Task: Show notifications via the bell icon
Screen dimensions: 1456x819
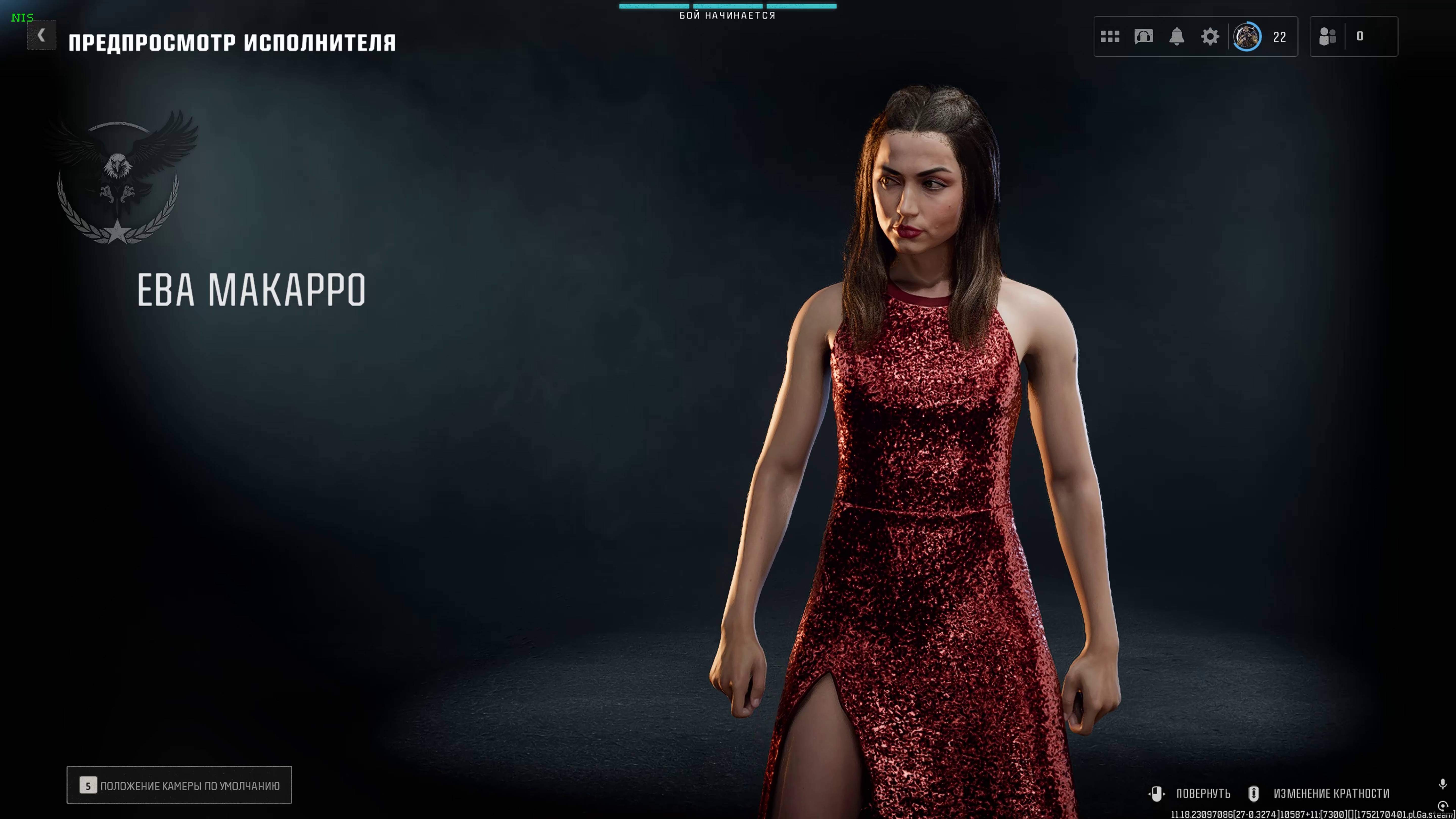Action: (x=1176, y=37)
